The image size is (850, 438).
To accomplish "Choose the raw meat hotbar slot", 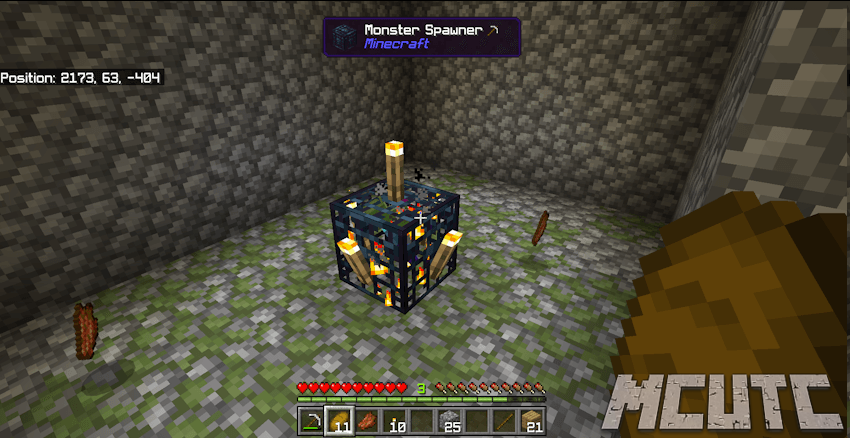I will pyautogui.click(x=367, y=421).
